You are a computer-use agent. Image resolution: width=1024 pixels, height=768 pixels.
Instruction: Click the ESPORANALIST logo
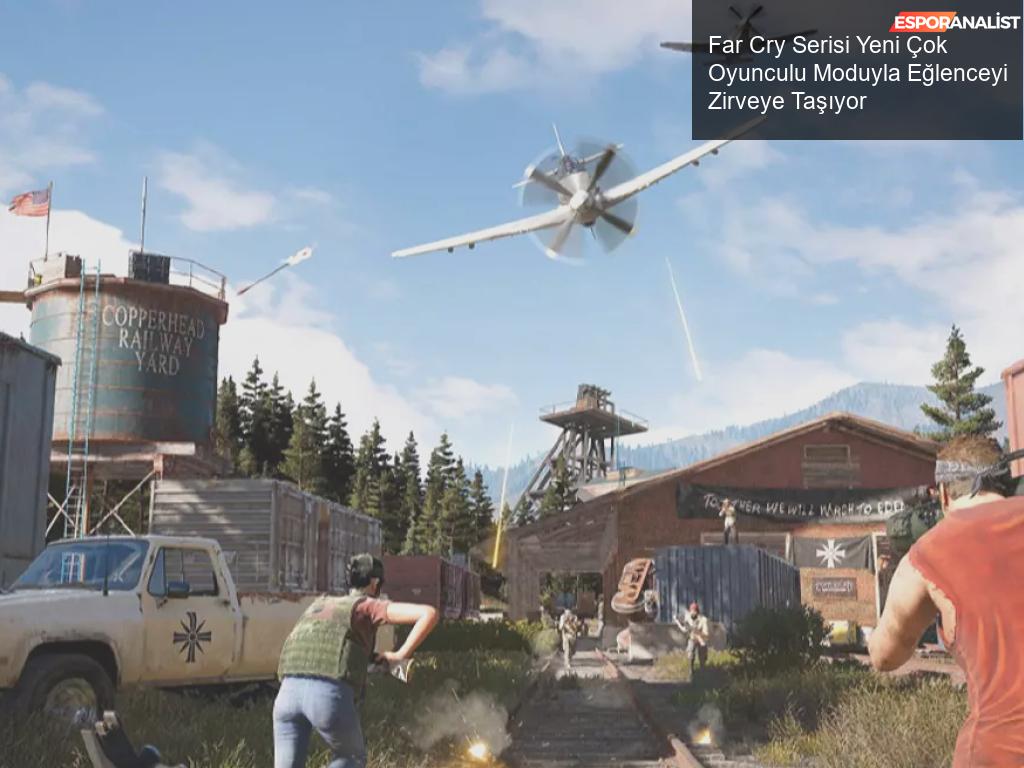(954, 21)
